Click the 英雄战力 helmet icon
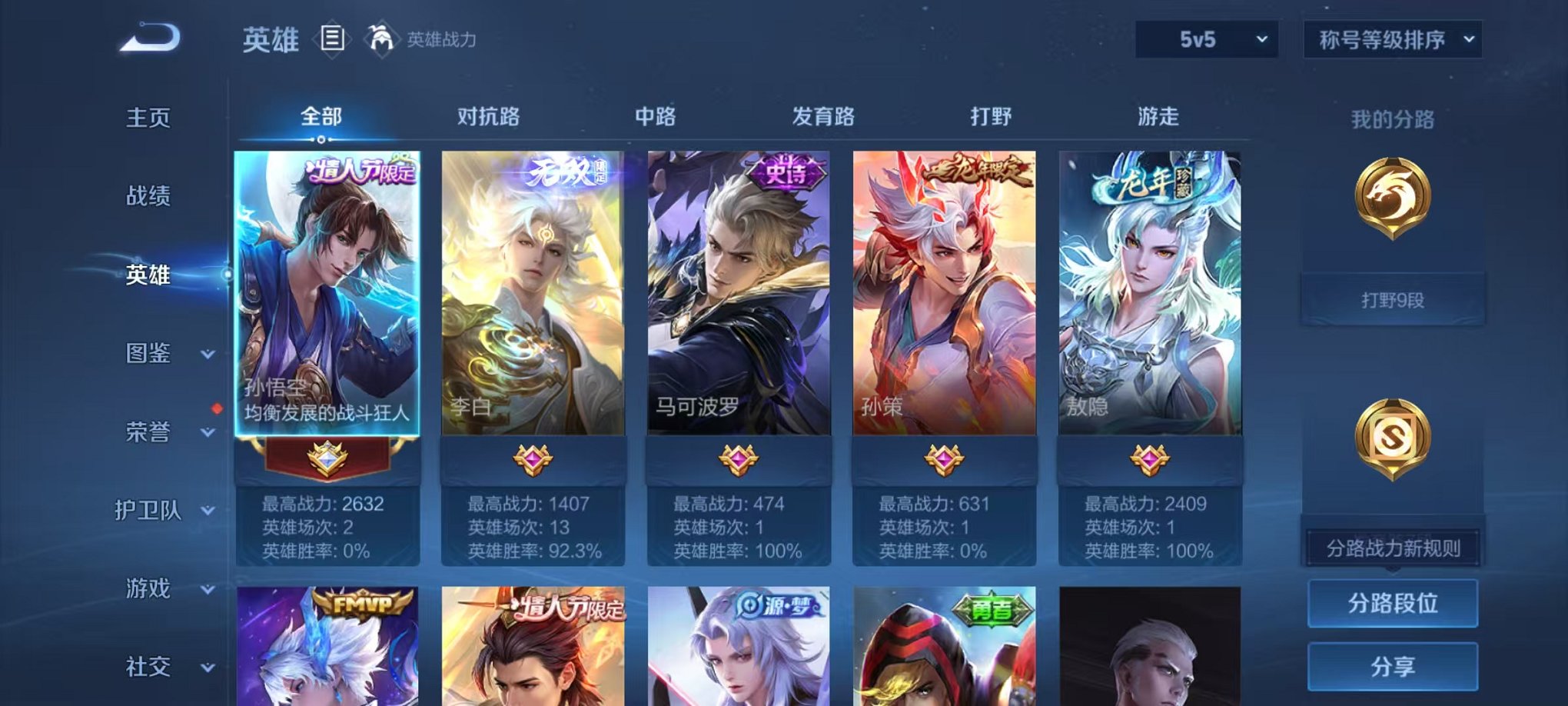The width and height of the screenshot is (1568, 706). (x=378, y=36)
